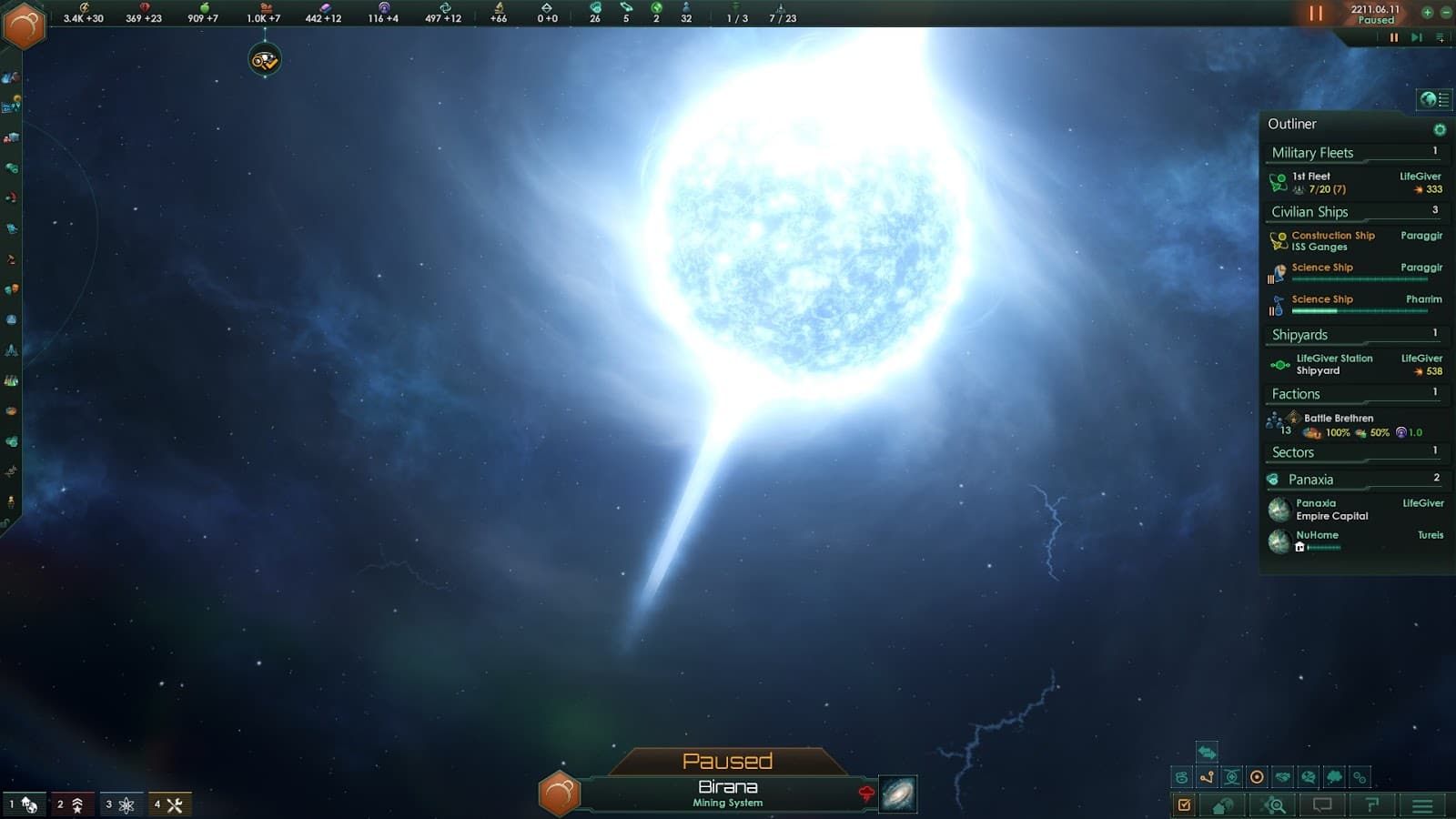Collapse the Military Fleets section in the Outliner
This screenshot has height=819, width=1456.
(1313, 152)
